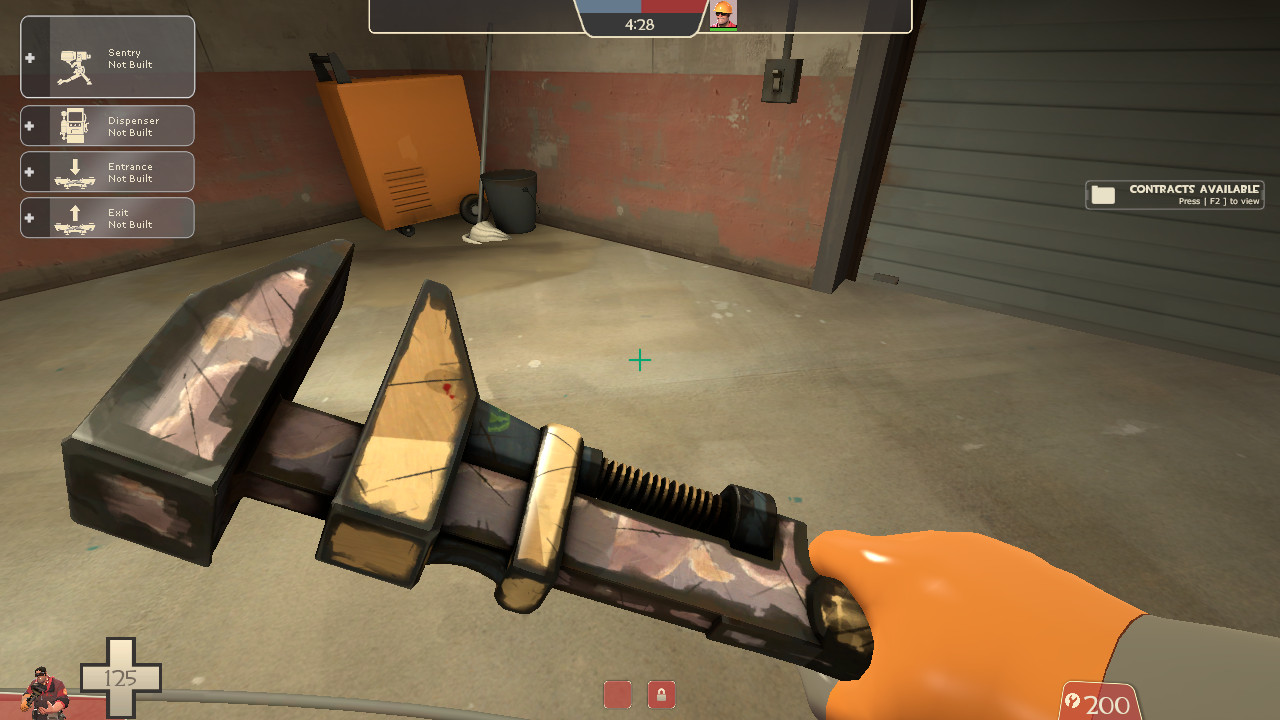
Task: Click the Engineer avatar next to the timer
Action: [725, 15]
